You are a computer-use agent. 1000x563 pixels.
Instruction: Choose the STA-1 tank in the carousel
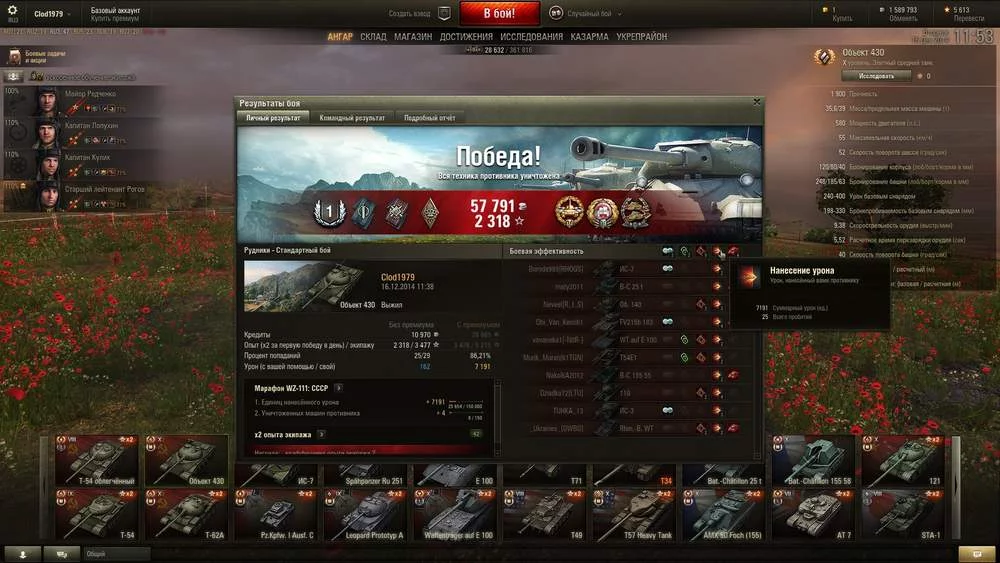[x=907, y=513]
